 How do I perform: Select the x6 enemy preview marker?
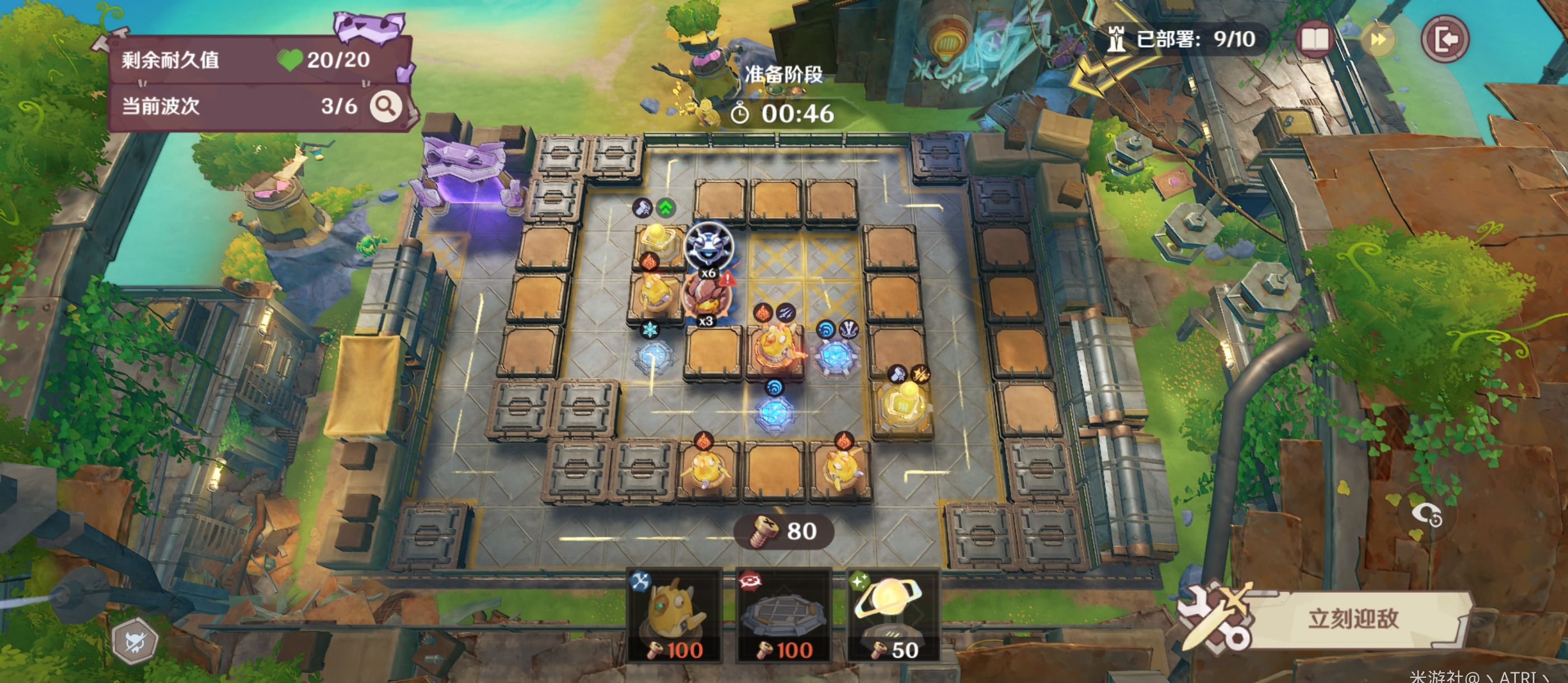[x=708, y=247]
